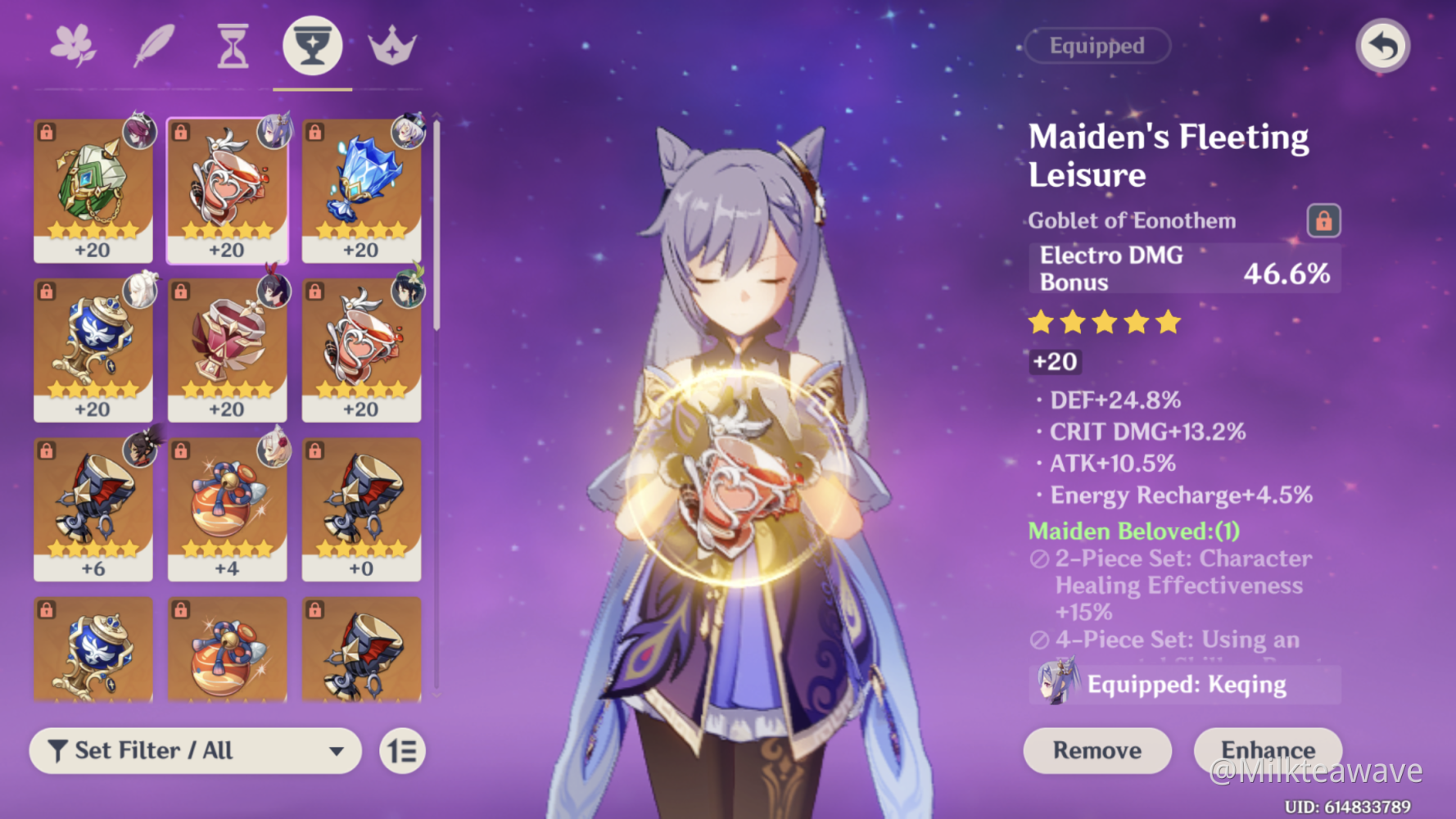Switch to the Sands of Eon hourglass icon
This screenshot has width=1456, height=819.
point(232,45)
